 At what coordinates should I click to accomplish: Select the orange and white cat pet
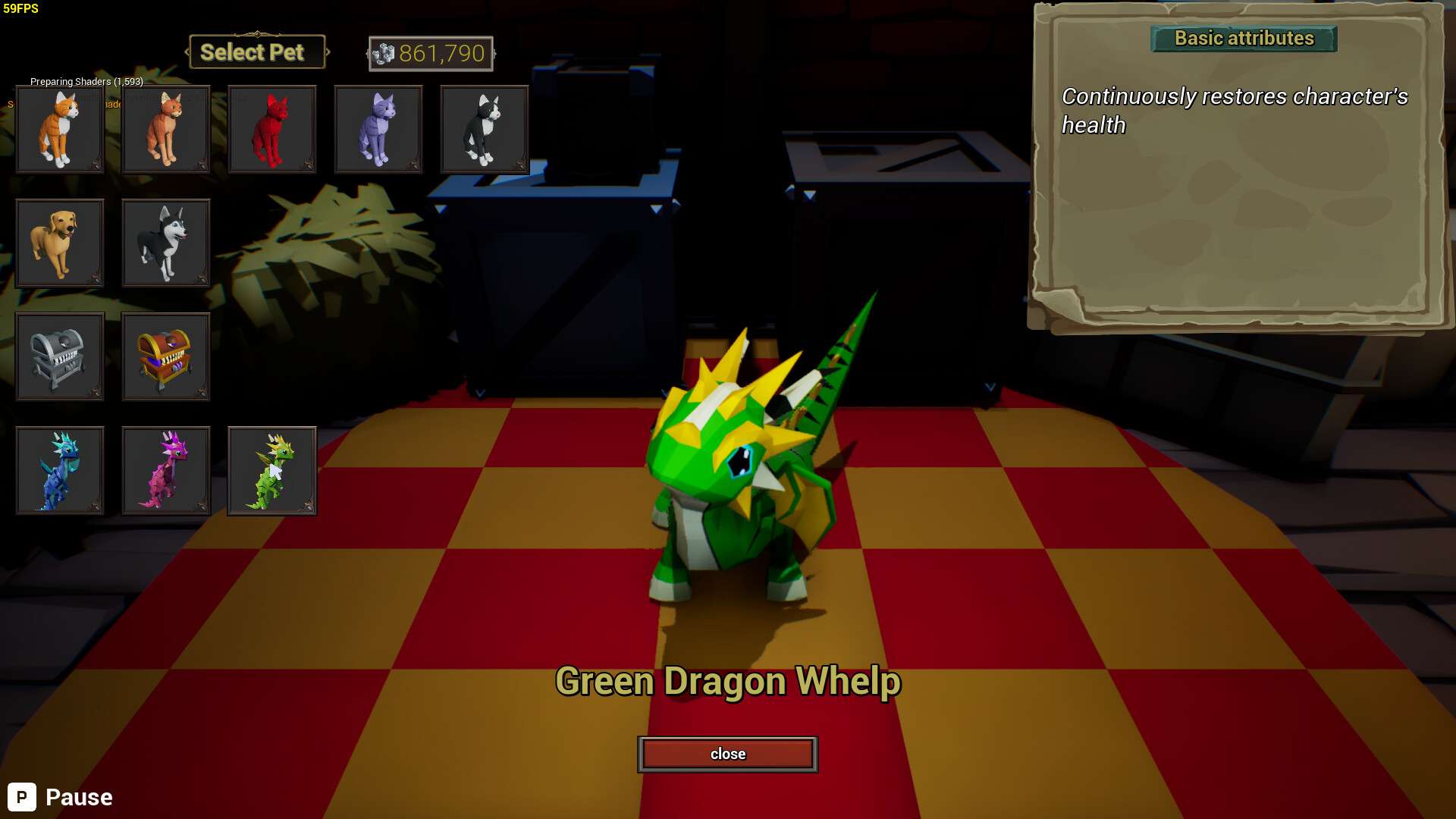click(60, 129)
